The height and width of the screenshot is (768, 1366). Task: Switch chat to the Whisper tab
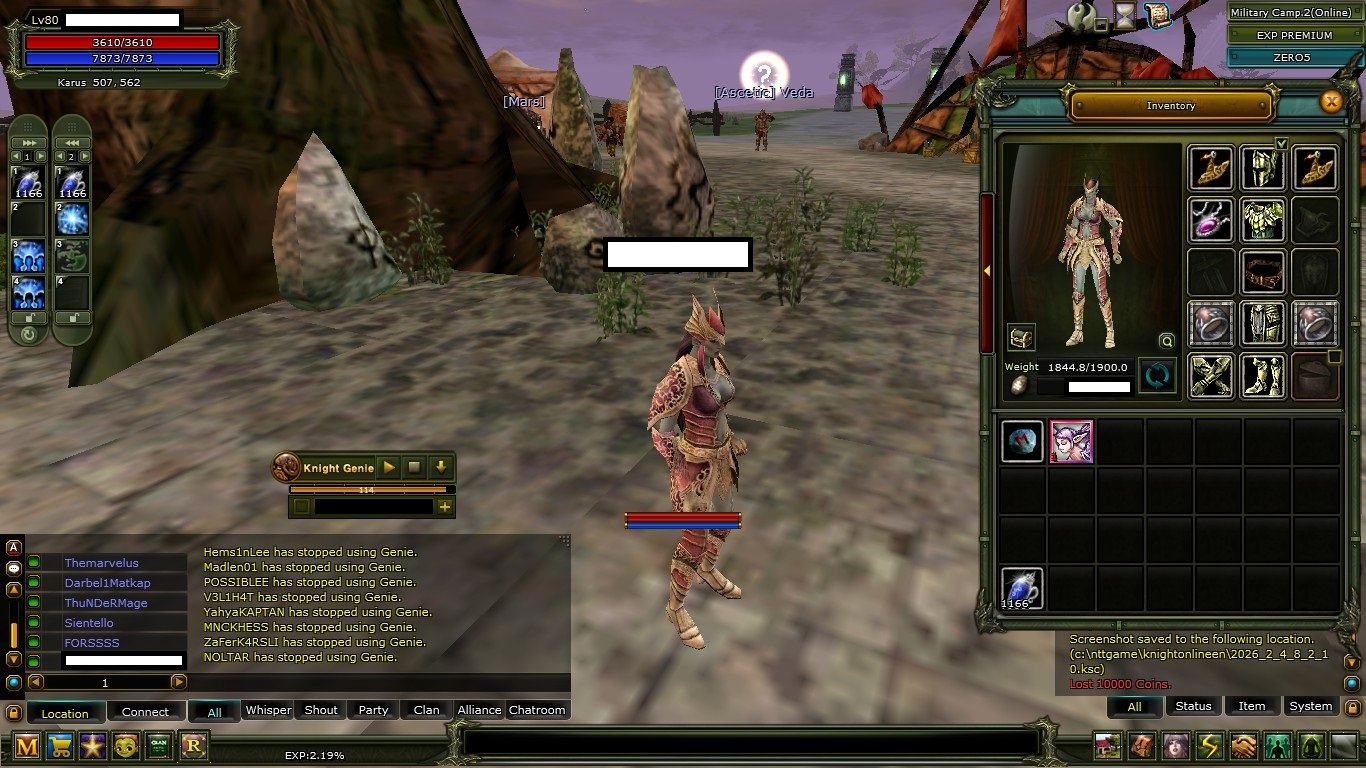268,710
